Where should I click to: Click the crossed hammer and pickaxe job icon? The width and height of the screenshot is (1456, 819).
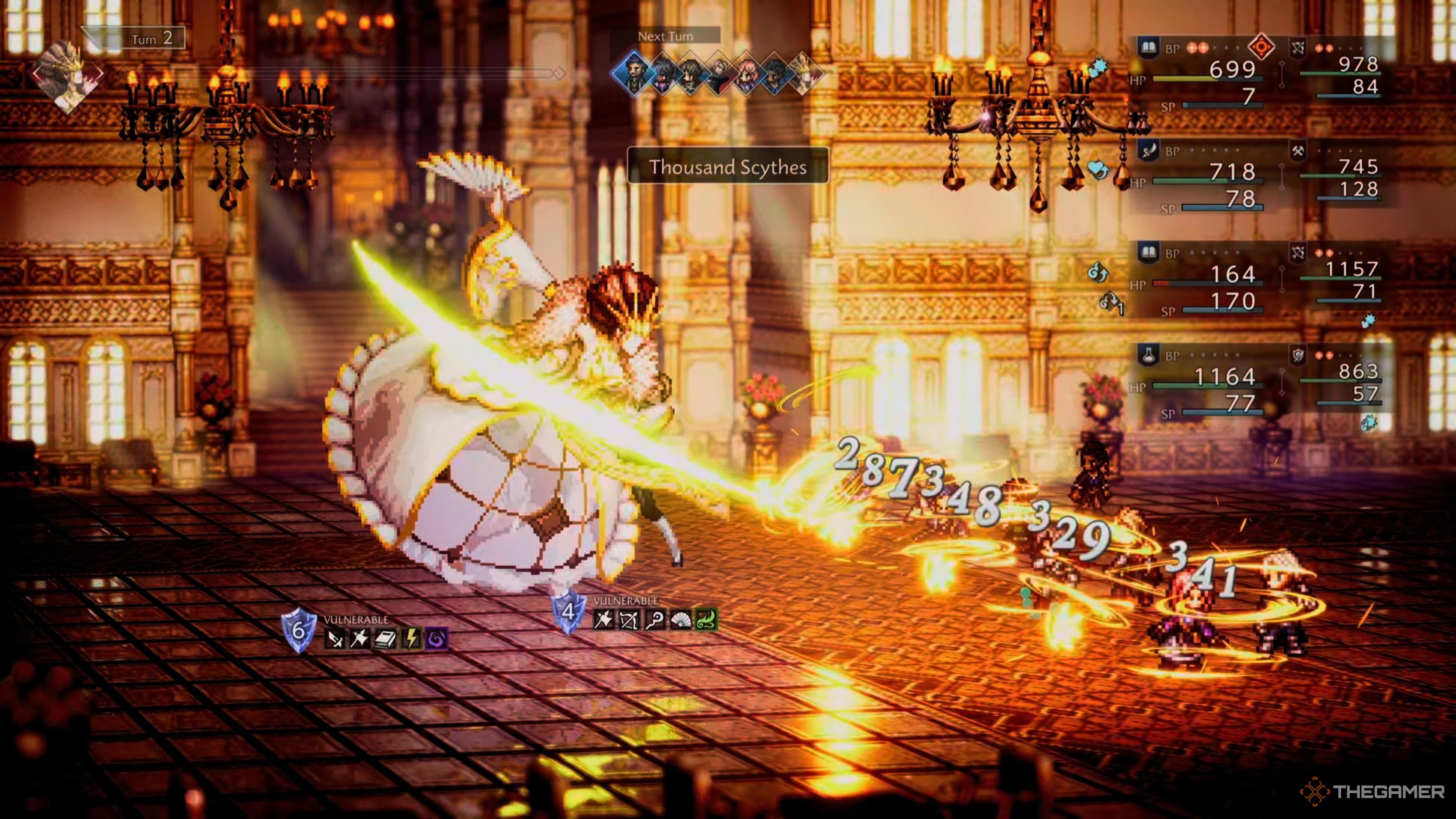point(1298,151)
